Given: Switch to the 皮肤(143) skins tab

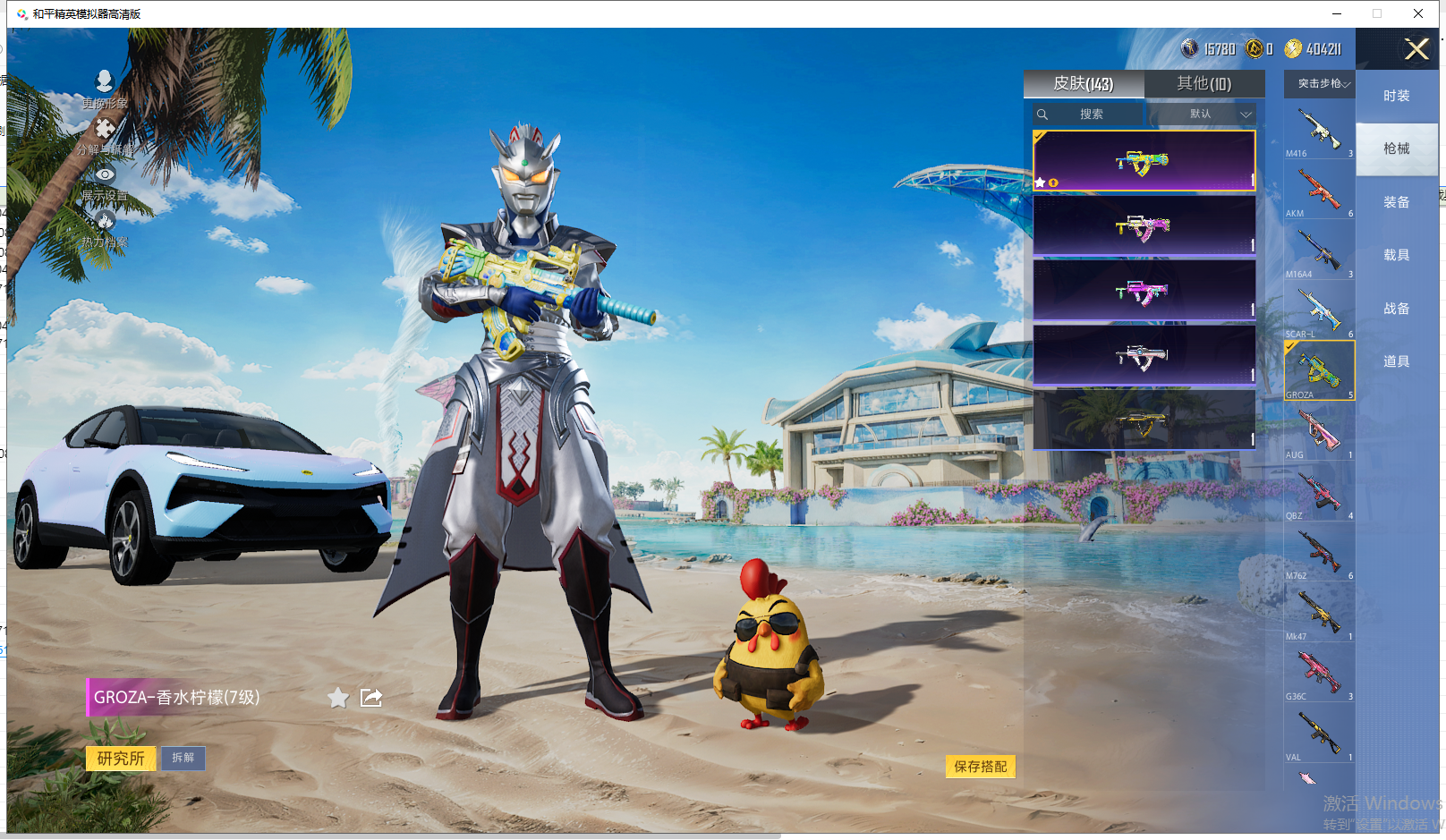Looking at the screenshot, I should tap(1083, 84).
